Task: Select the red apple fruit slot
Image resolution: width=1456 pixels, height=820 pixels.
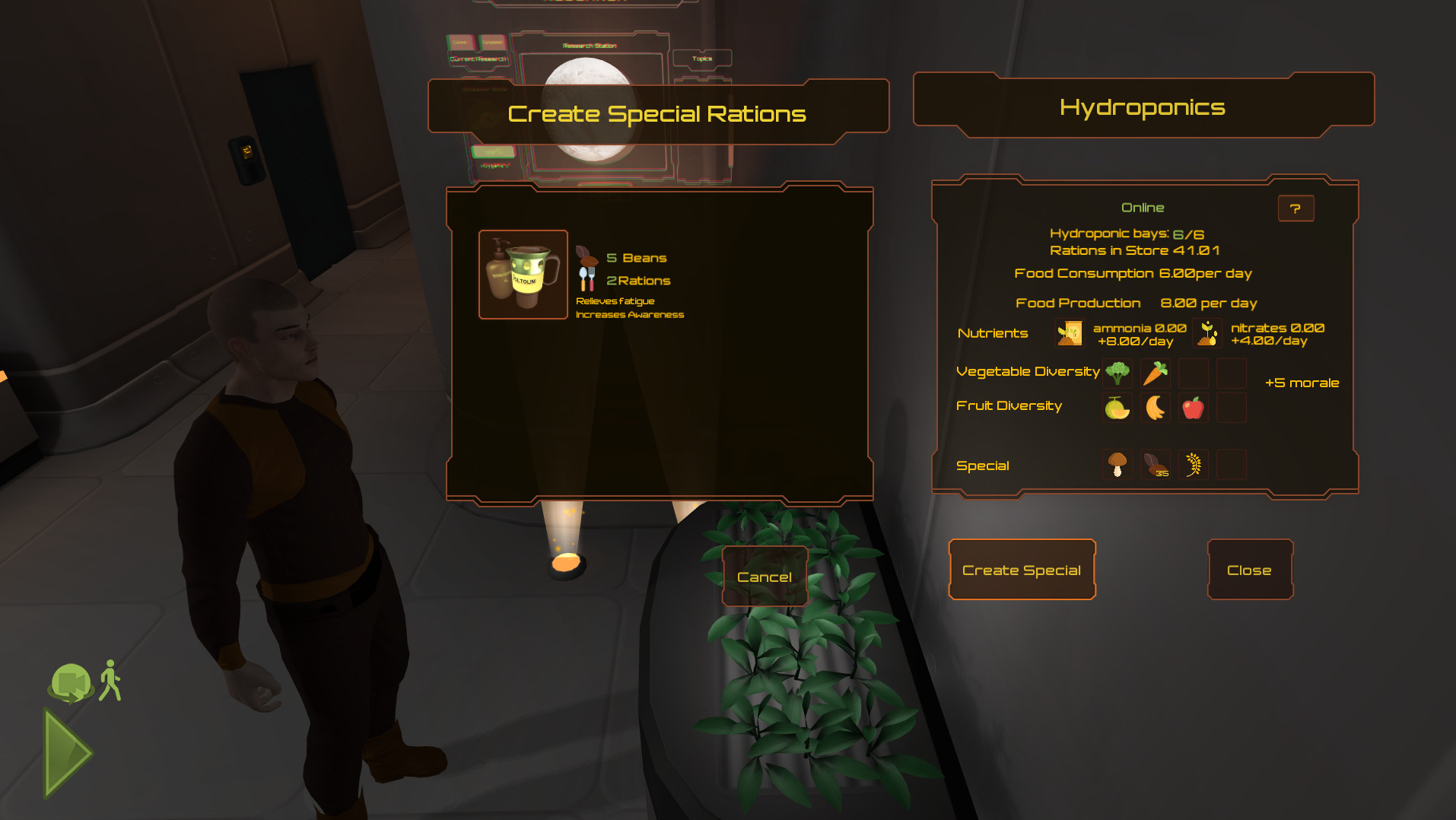Action: tap(1193, 408)
